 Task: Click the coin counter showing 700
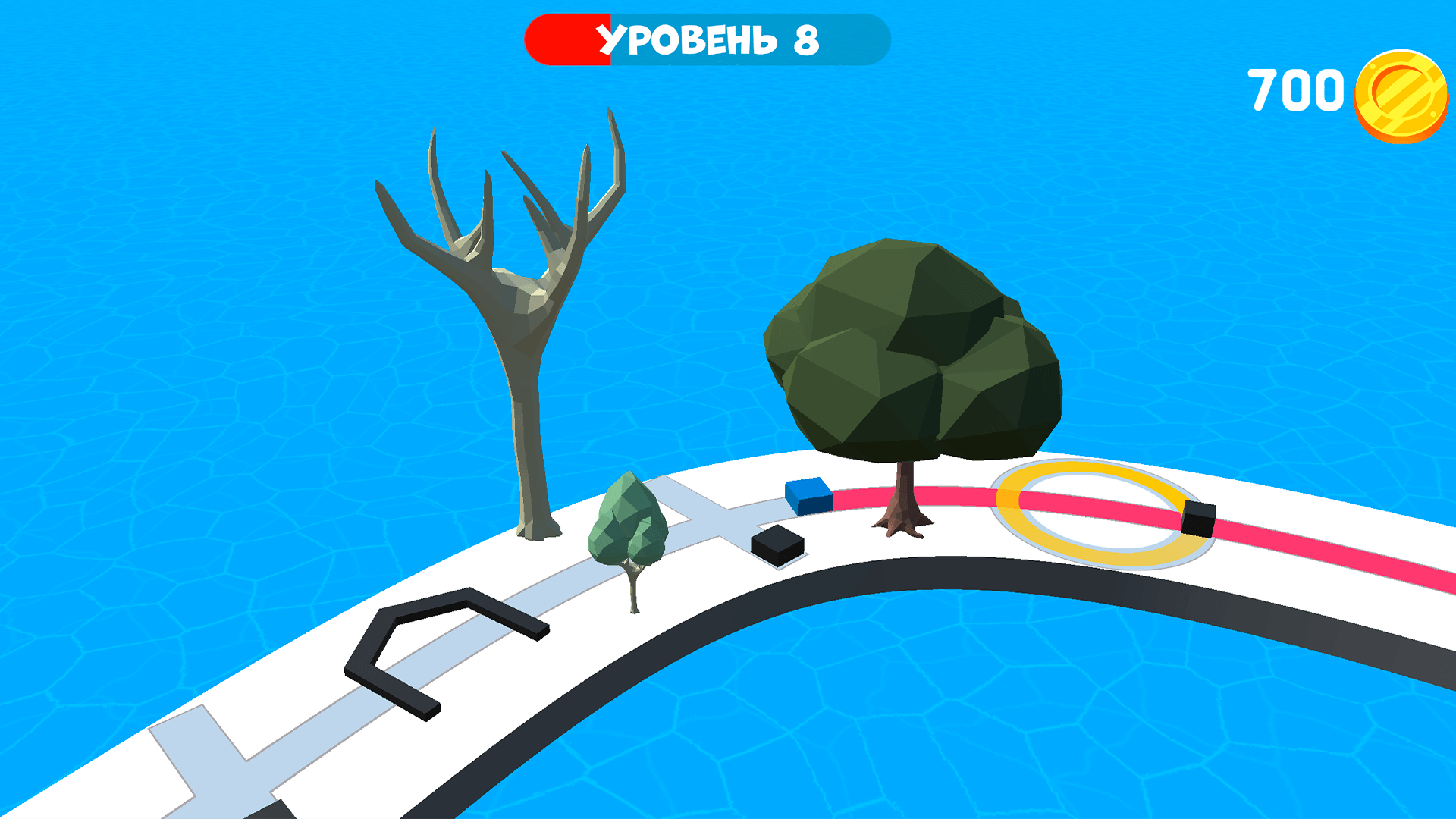point(1297,89)
